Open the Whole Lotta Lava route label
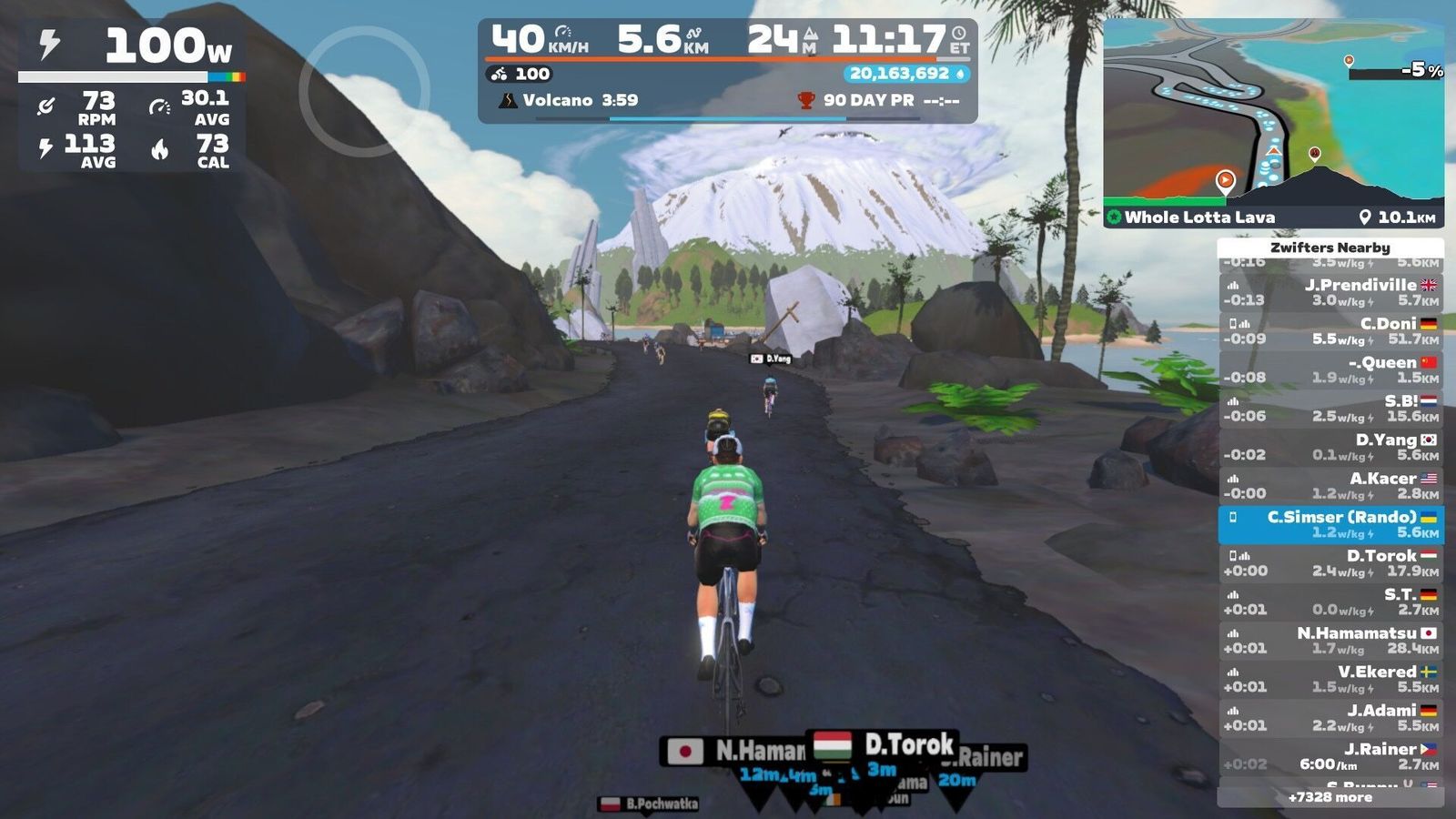This screenshot has height=819, width=1456. click(1198, 217)
